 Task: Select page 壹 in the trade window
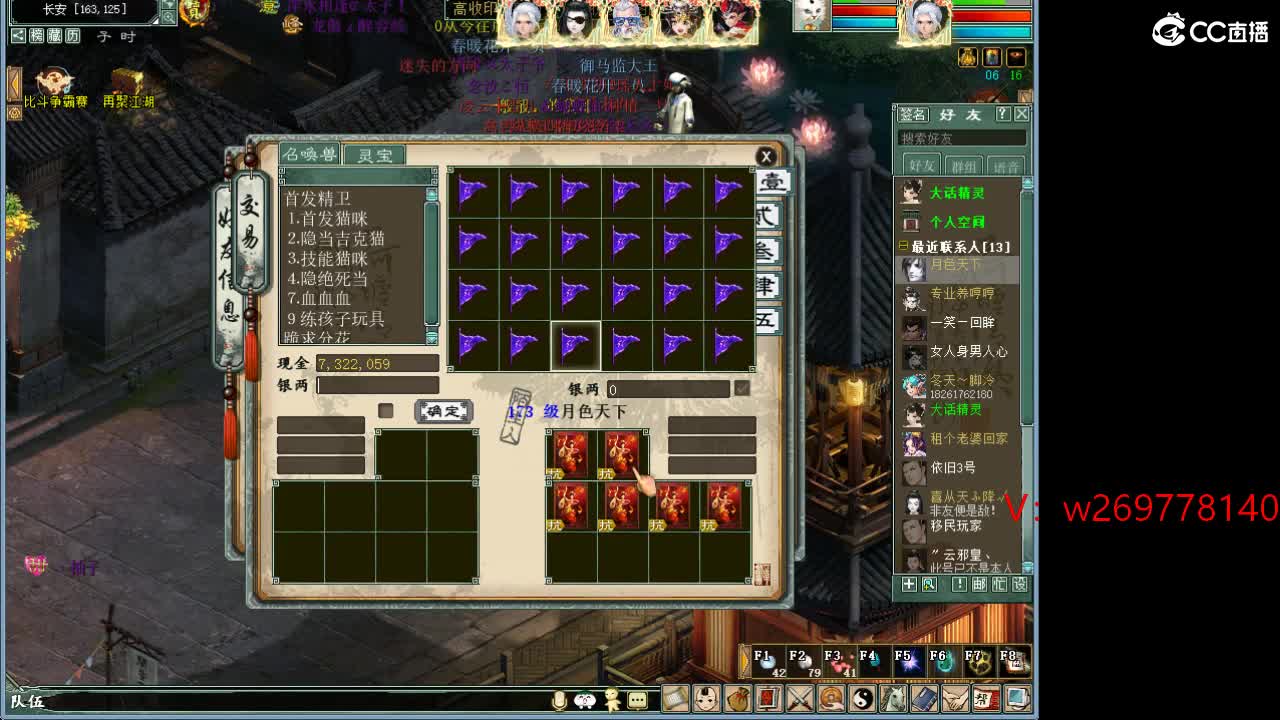(x=773, y=182)
